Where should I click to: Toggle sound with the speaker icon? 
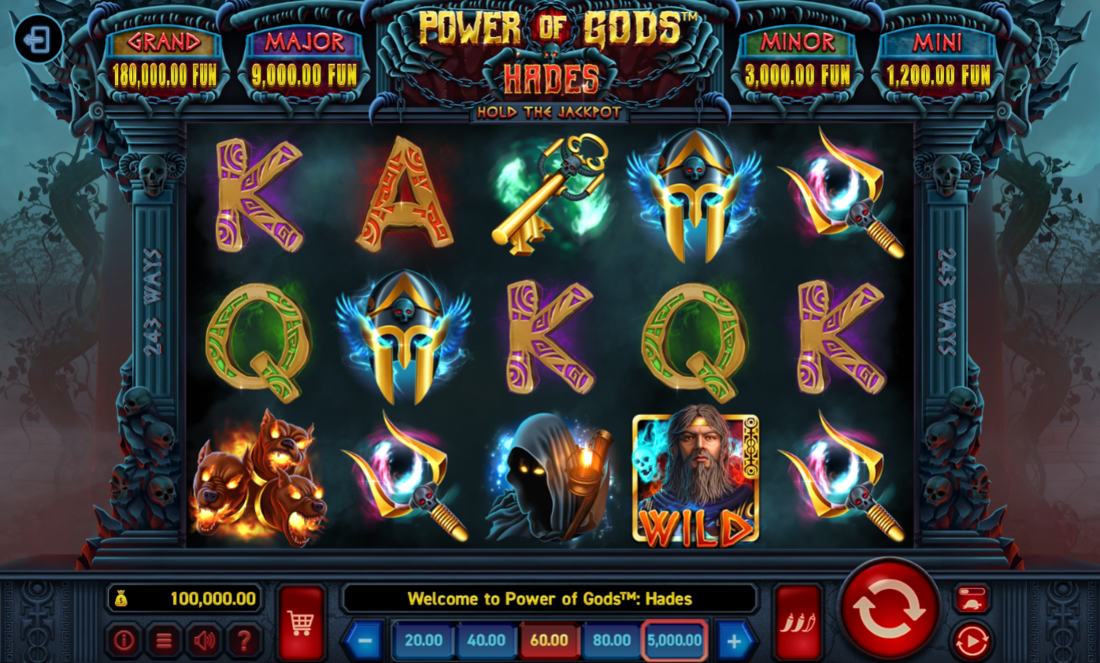pyautogui.click(x=205, y=640)
